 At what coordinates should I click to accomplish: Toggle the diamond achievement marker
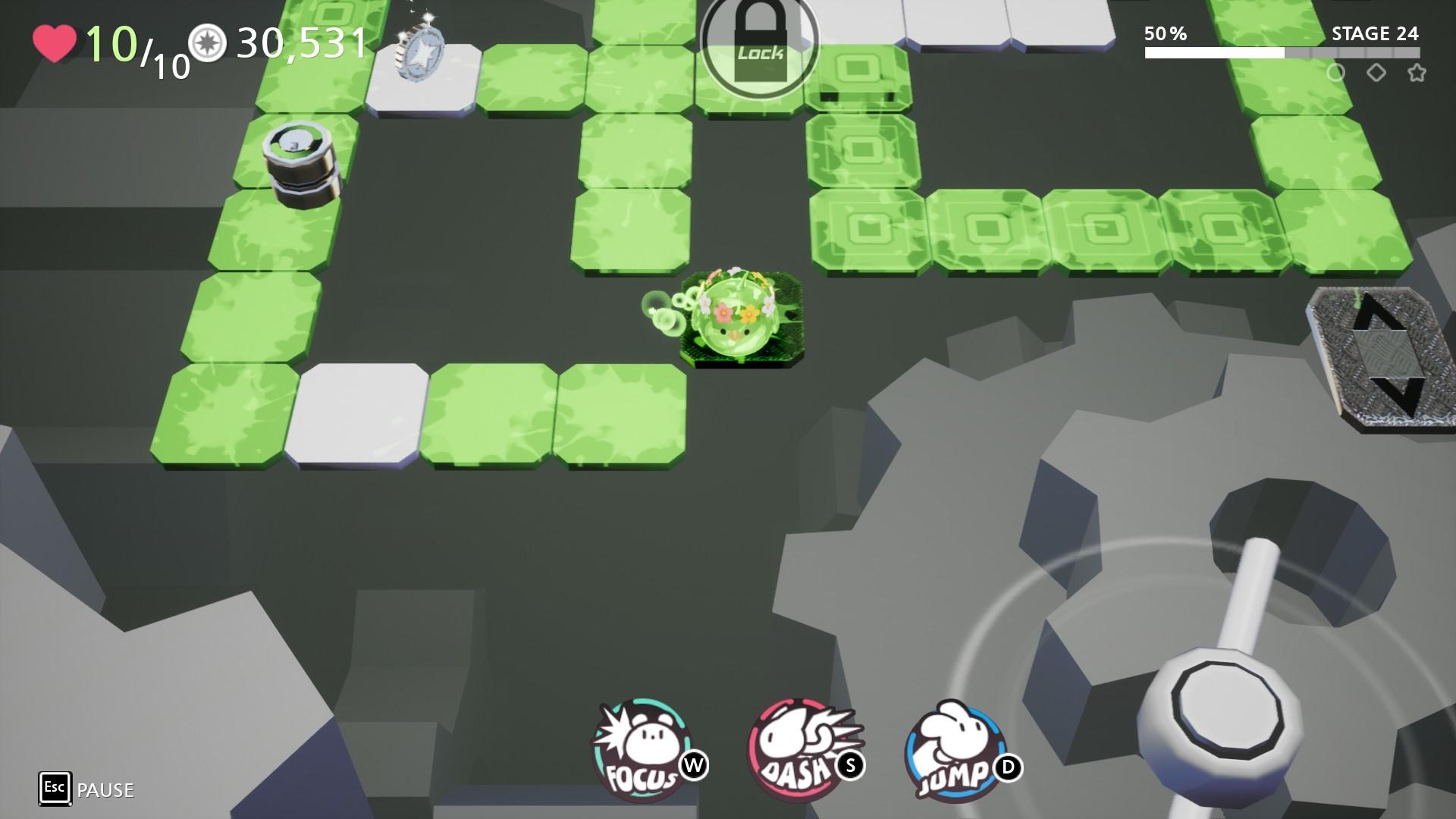[1377, 74]
